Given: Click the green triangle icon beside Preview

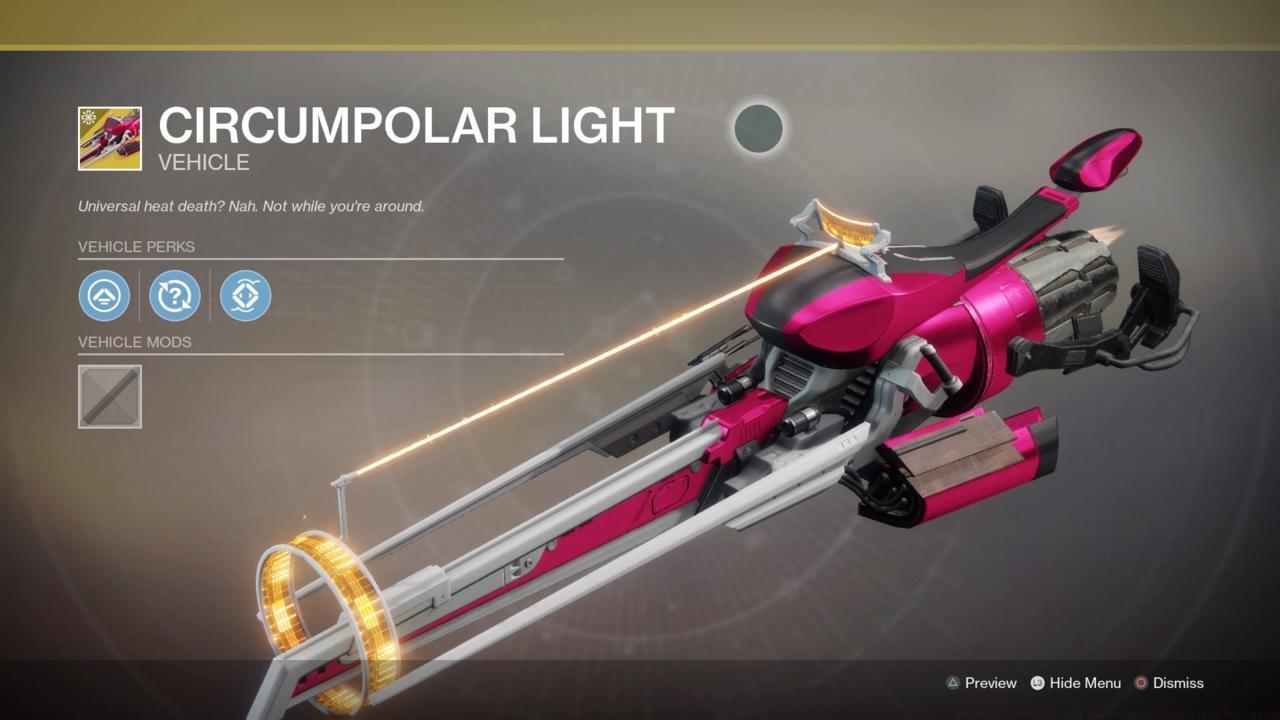Looking at the screenshot, I should [x=955, y=683].
